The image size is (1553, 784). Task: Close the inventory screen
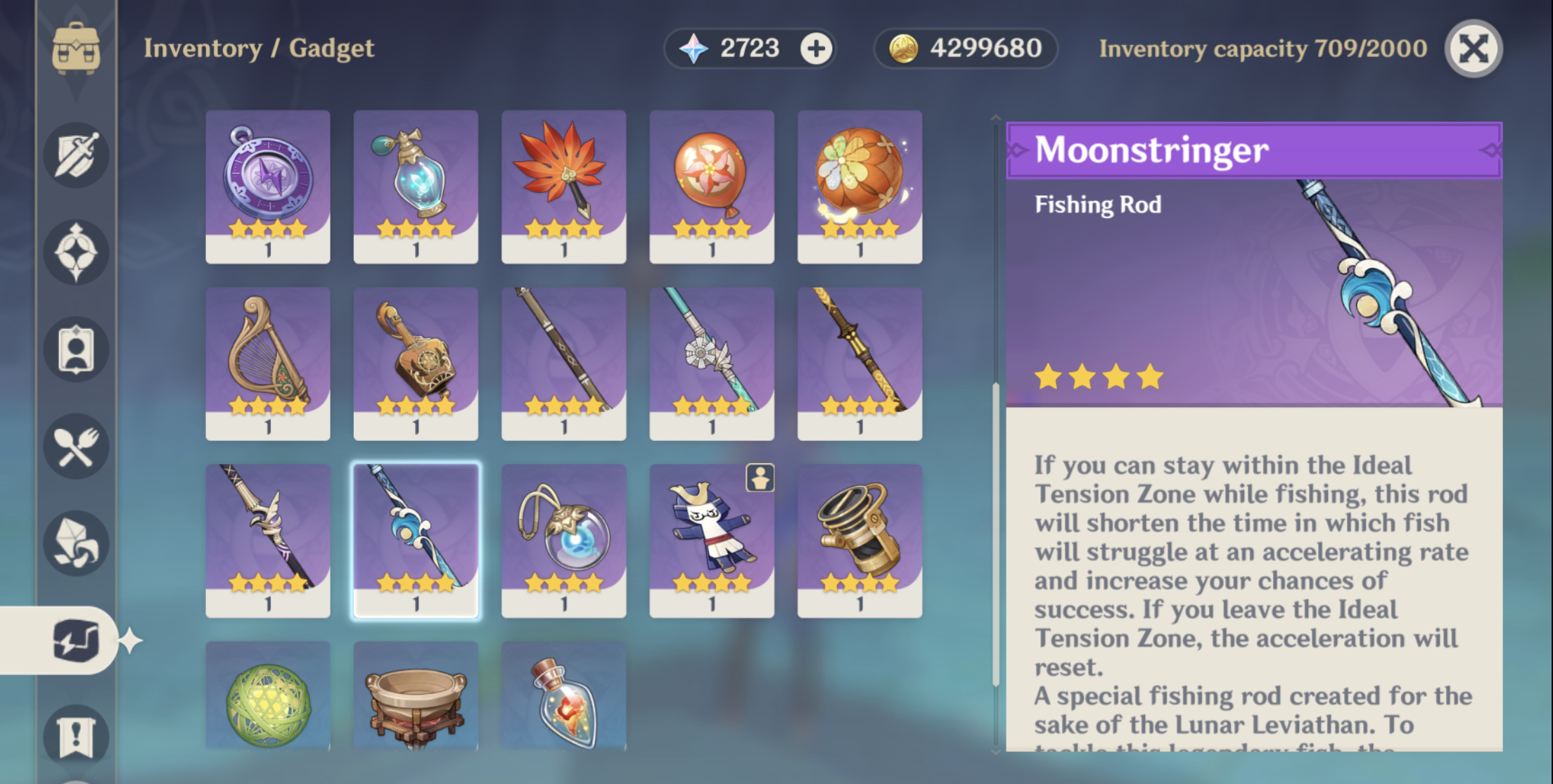click(x=1474, y=49)
